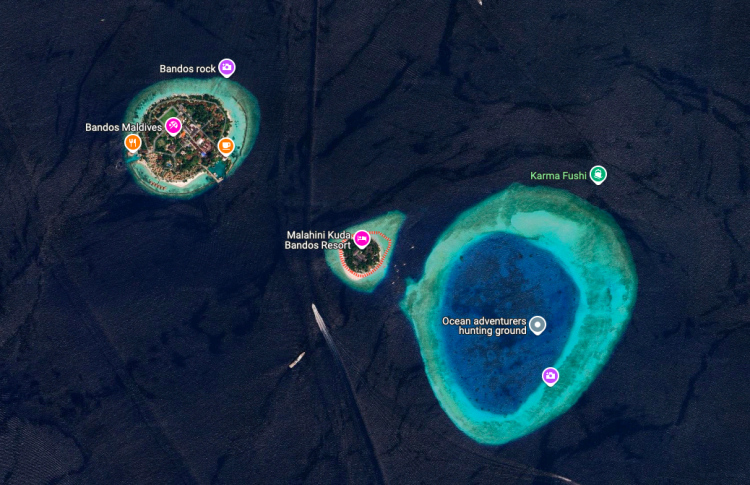Select the Ocean adventurers hunting ground pin
Screen dimensions: 750x485
pyautogui.click(x=538, y=324)
